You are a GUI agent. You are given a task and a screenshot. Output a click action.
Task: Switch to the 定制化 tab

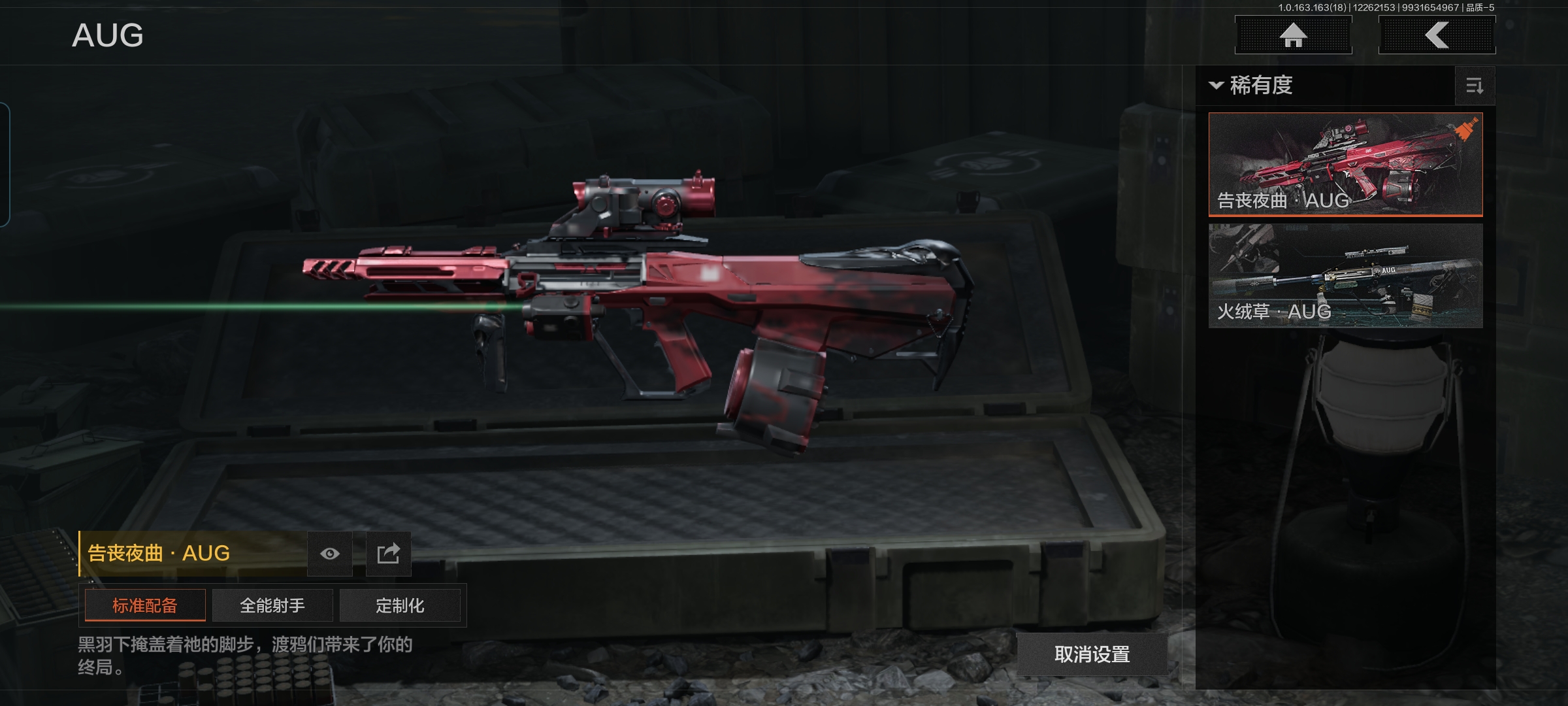tap(400, 605)
